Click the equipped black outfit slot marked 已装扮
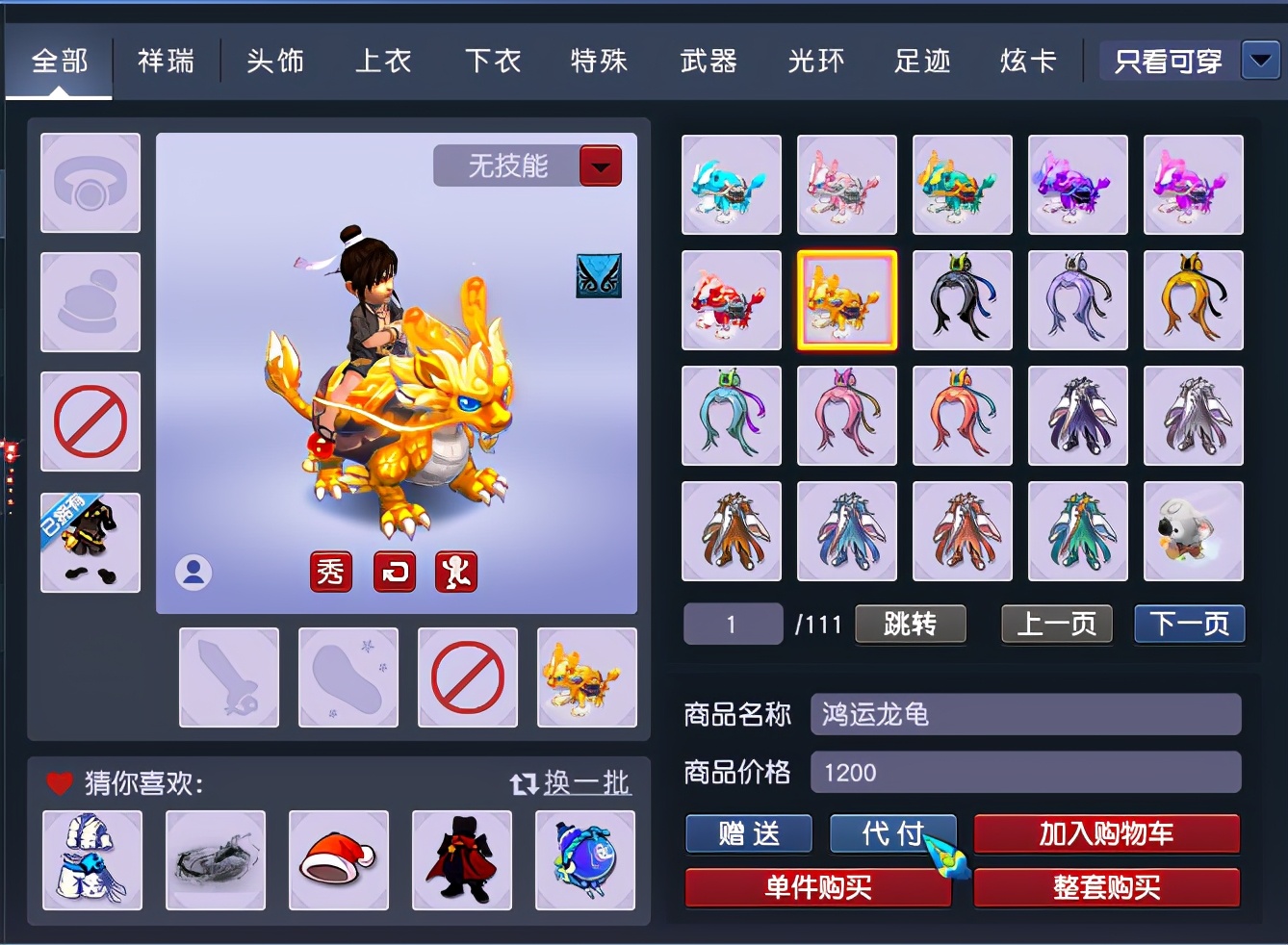The width and height of the screenshot is (1288, 945). [90, 542]
